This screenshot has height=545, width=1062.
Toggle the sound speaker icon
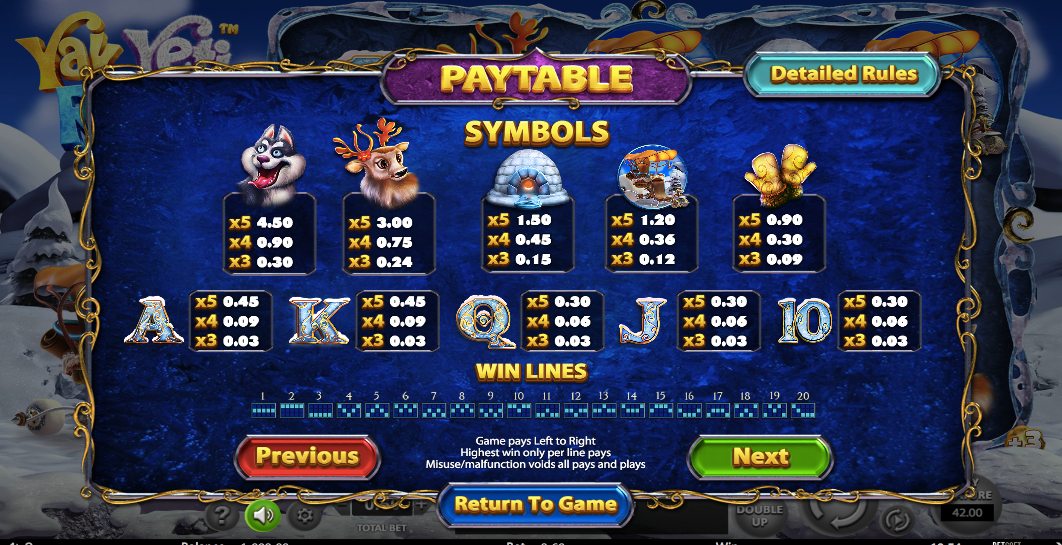(x=263, y=515)
